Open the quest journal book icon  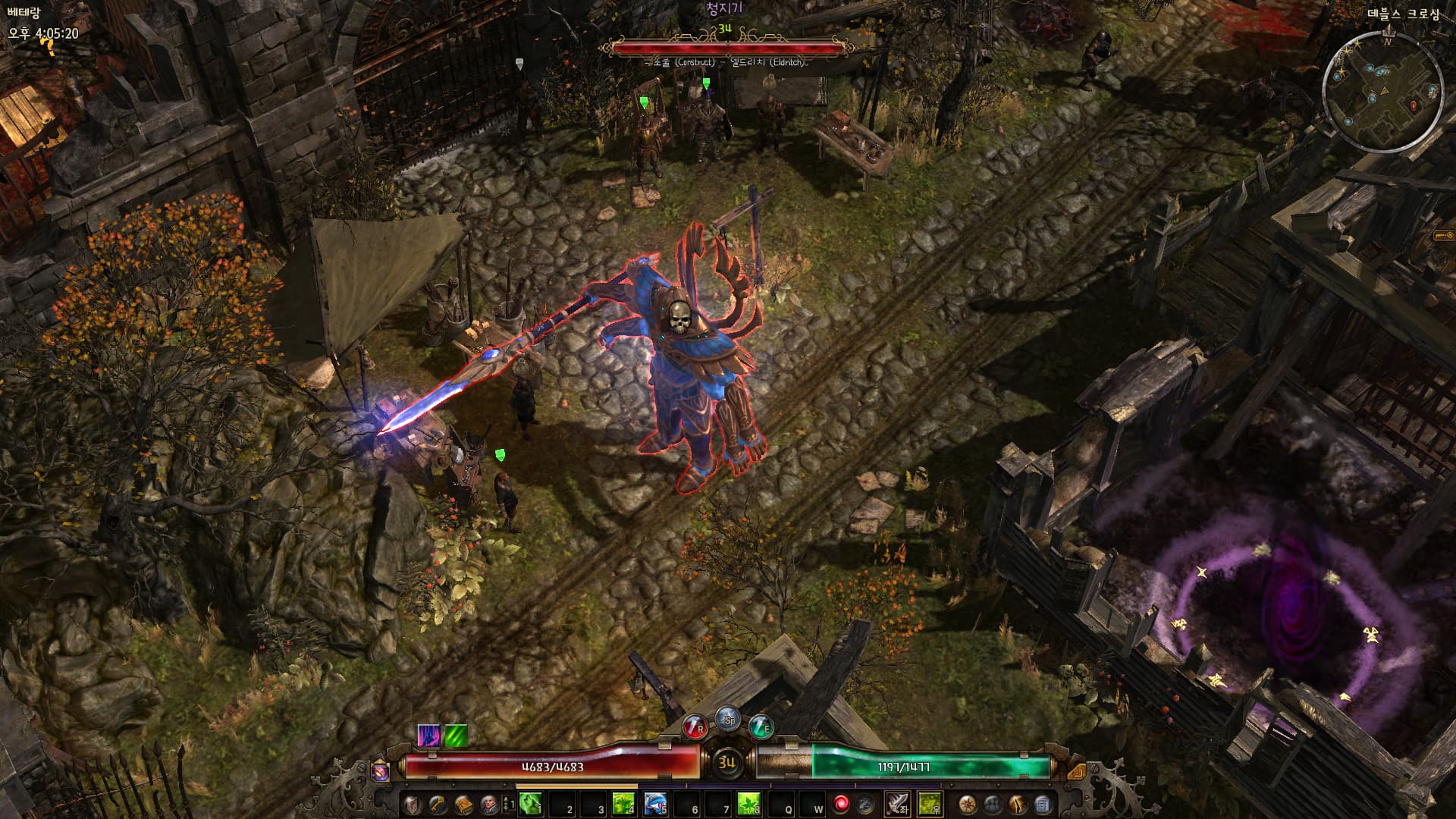(x=463, y=804)
